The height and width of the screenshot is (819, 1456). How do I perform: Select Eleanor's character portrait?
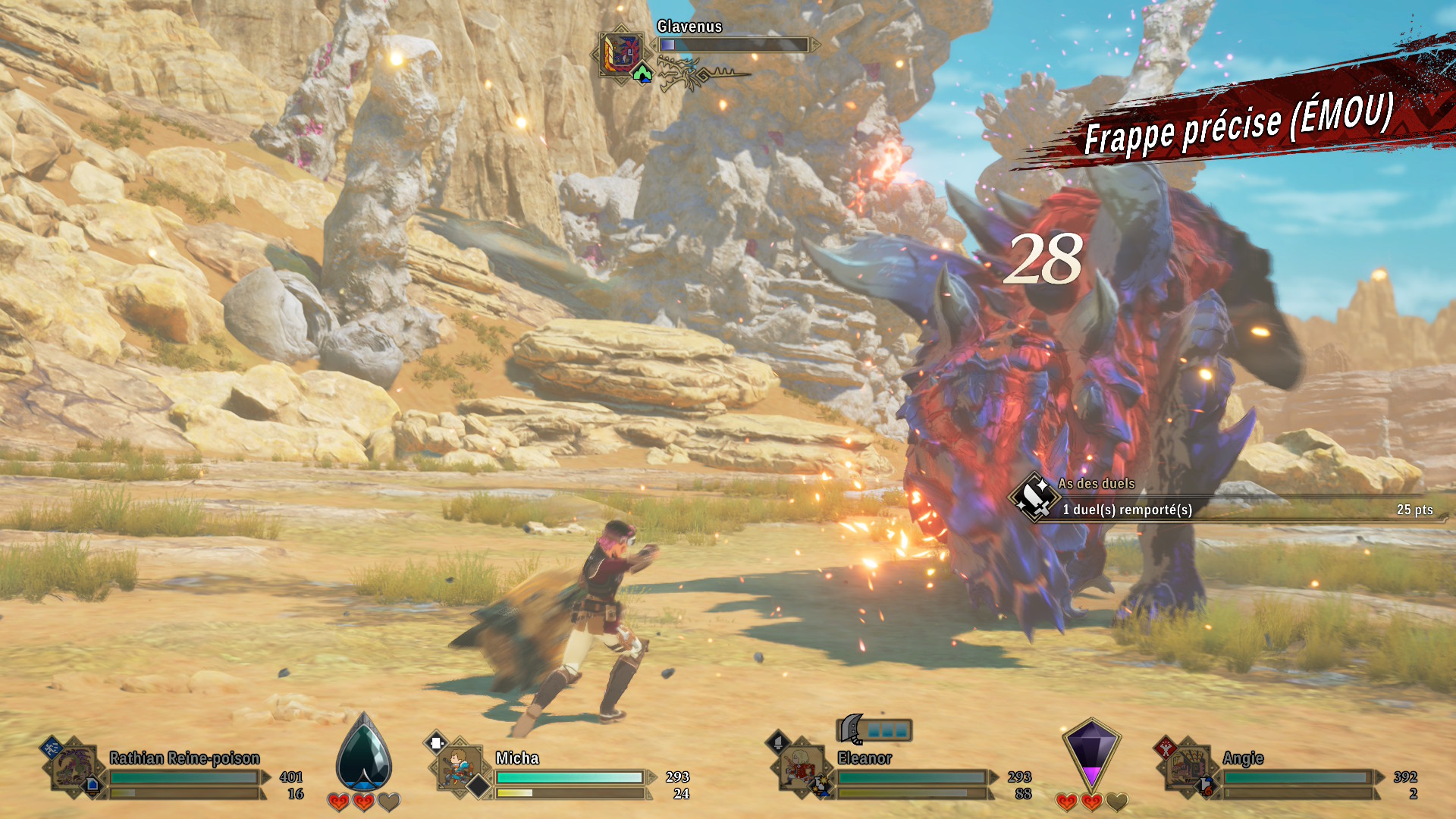(x=800, y=768)
